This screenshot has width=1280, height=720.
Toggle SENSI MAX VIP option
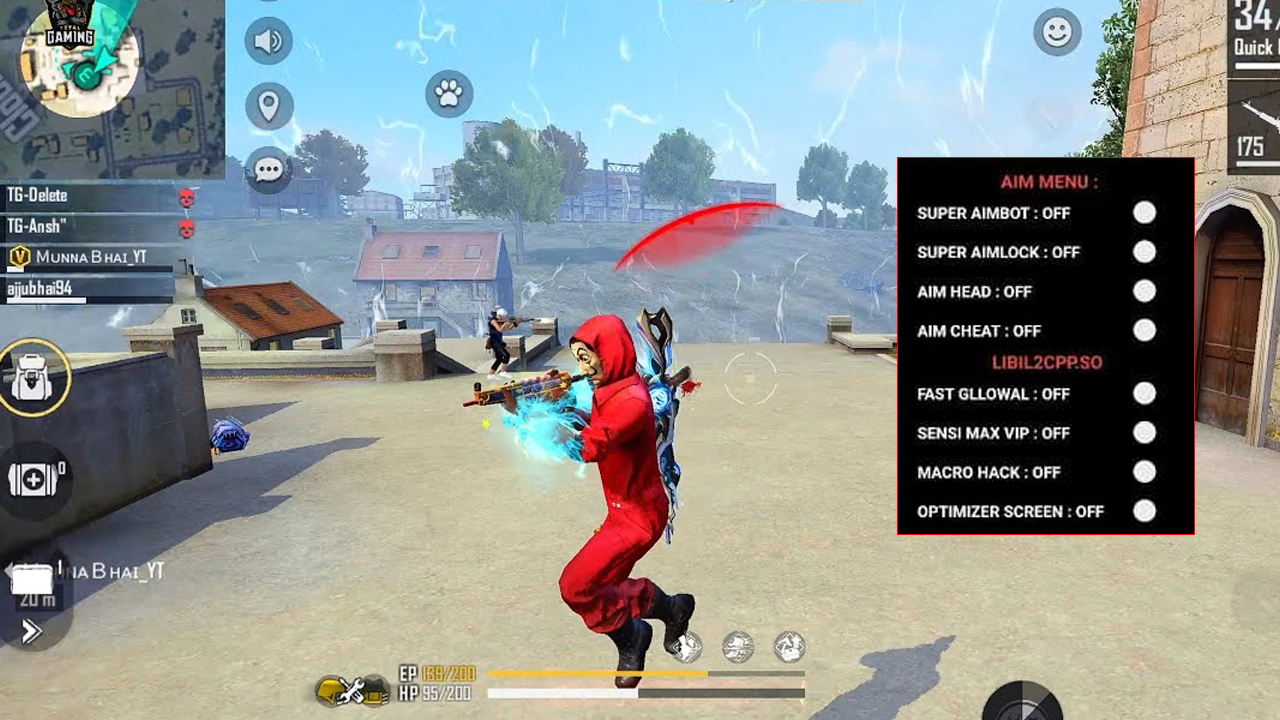pos(1144,433)
